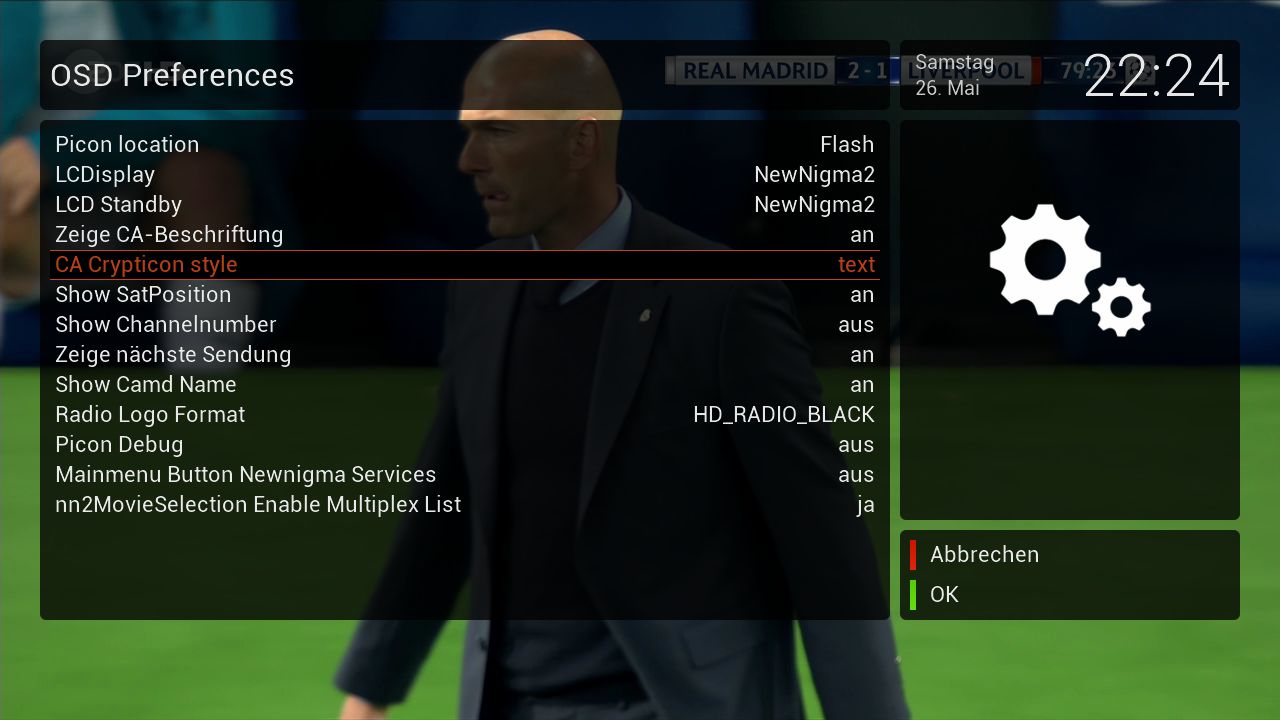Viewport: 1280px width, 720px height.
Task: Toggle the Show Camd Name option
Action: 464,385
